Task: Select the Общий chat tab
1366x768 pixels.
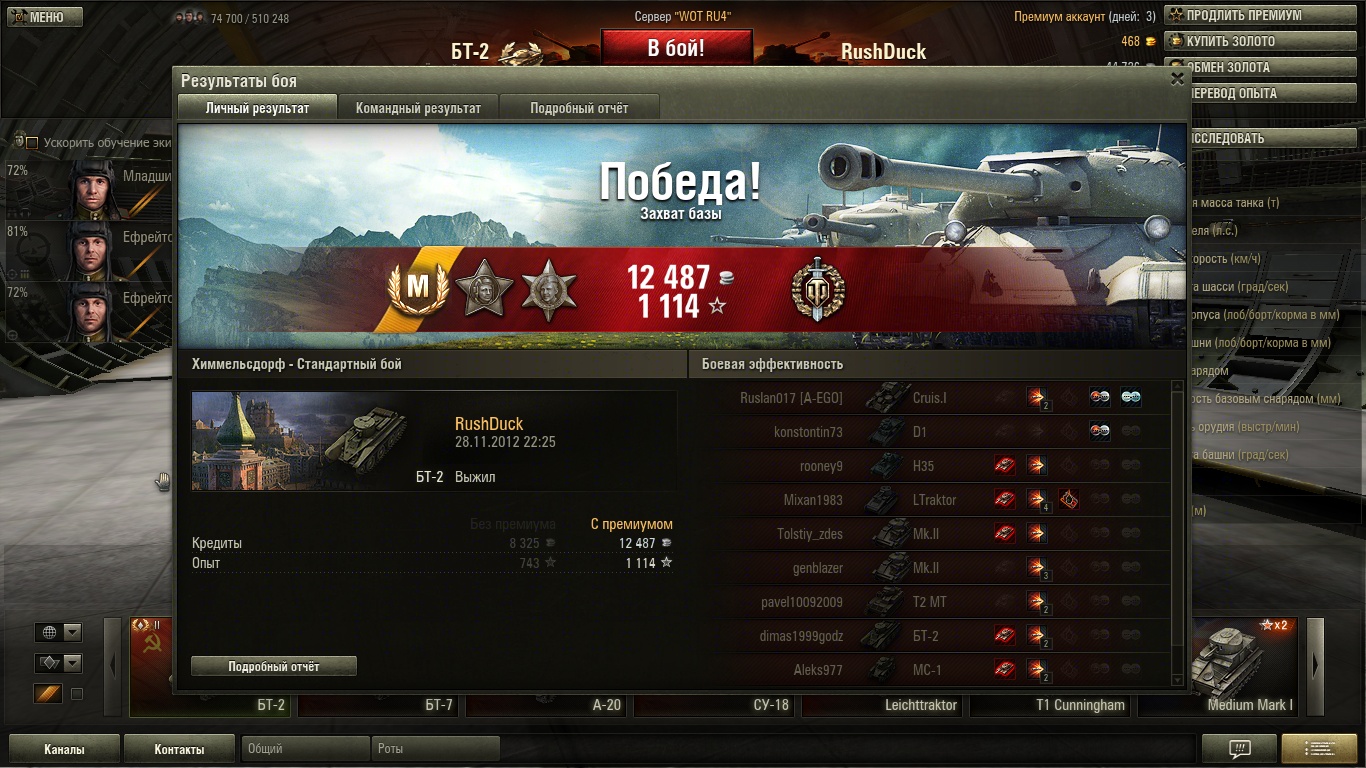Action: point(305,749)
